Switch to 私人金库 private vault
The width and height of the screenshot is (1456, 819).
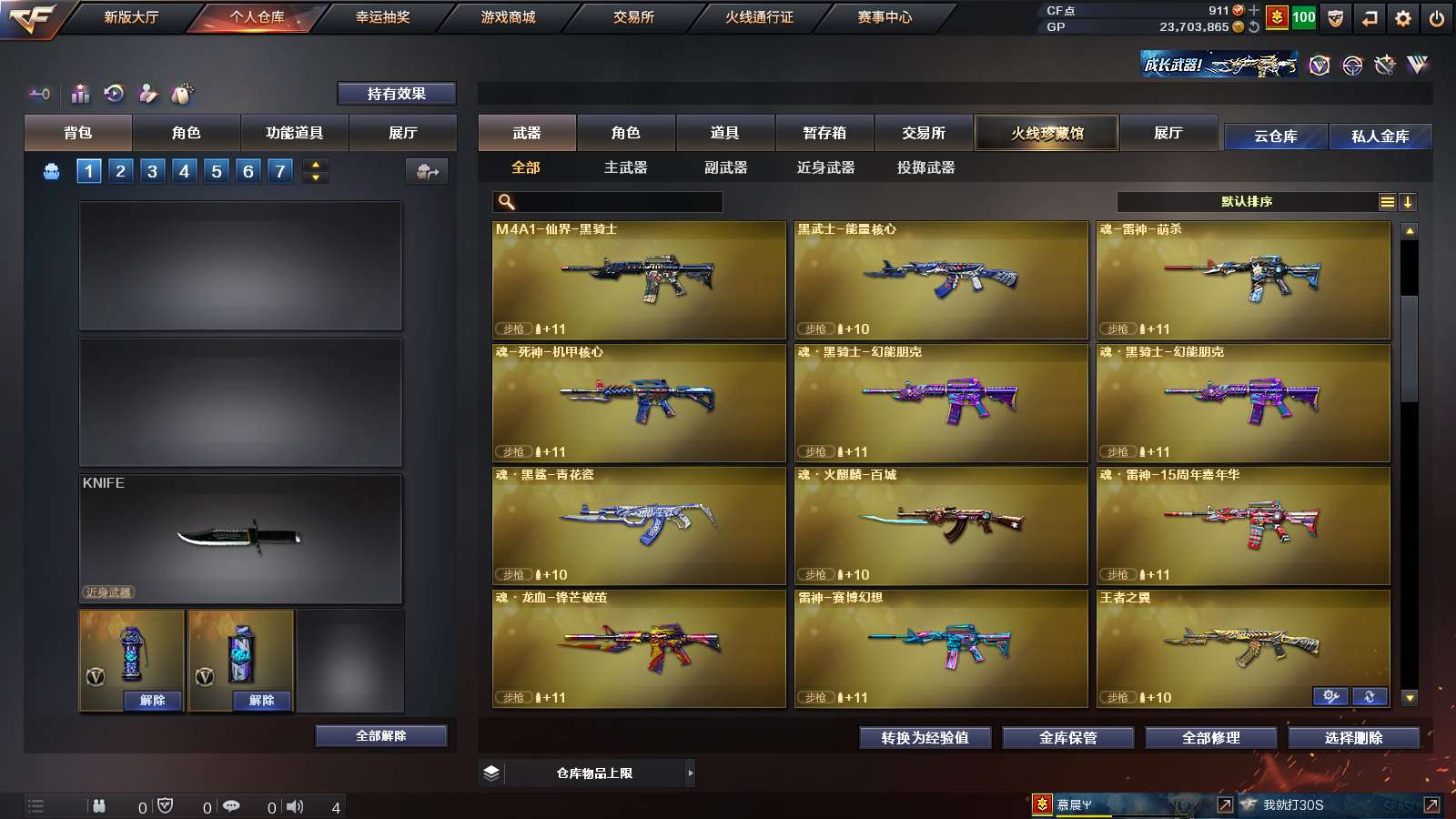[1380, 136]
